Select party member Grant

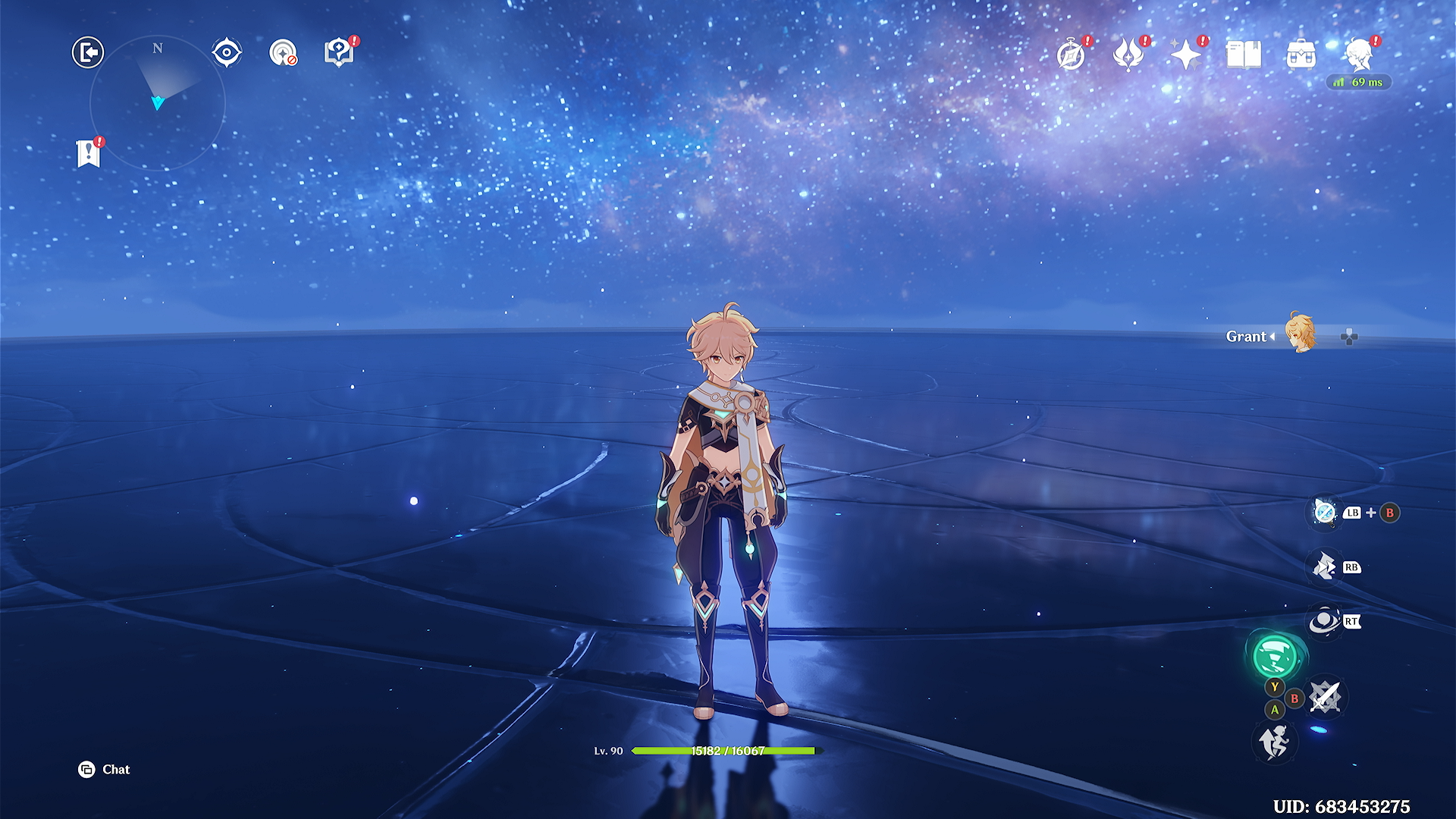coord(1301,335)
